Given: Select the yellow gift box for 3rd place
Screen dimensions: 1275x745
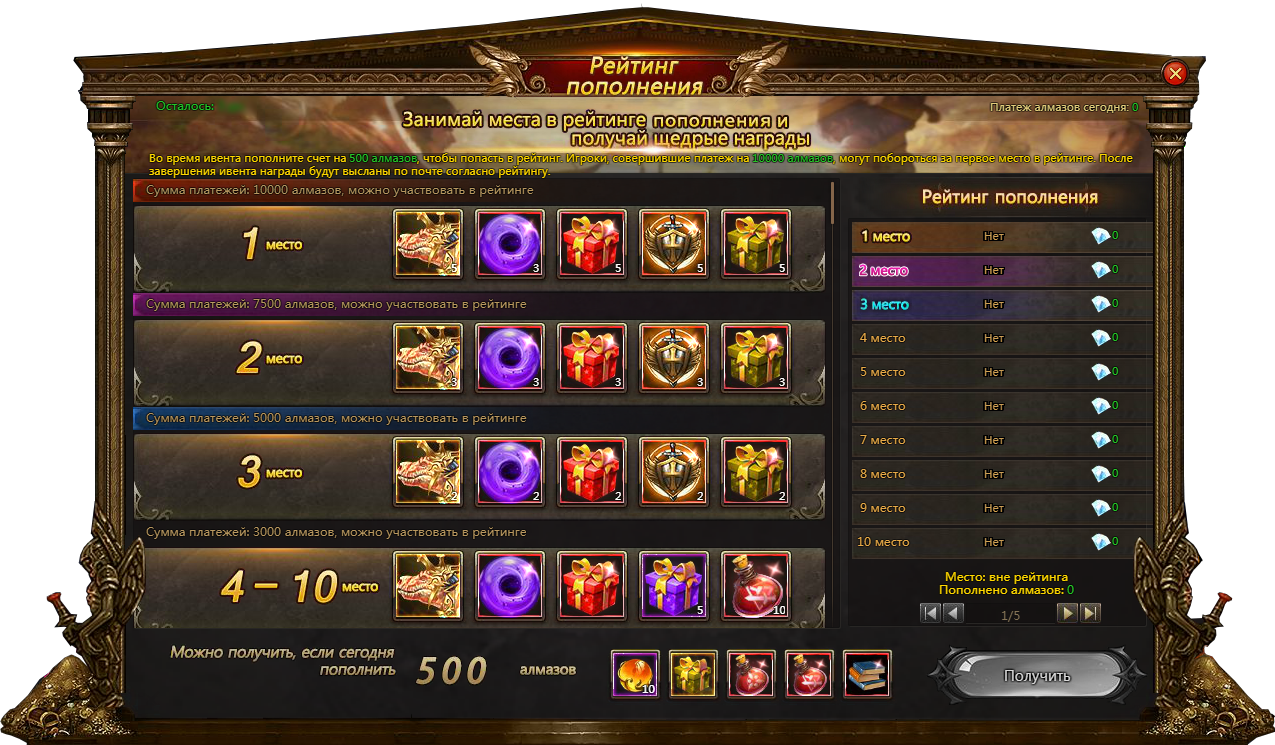Looking at the screenshot, I should click(756, 471).
